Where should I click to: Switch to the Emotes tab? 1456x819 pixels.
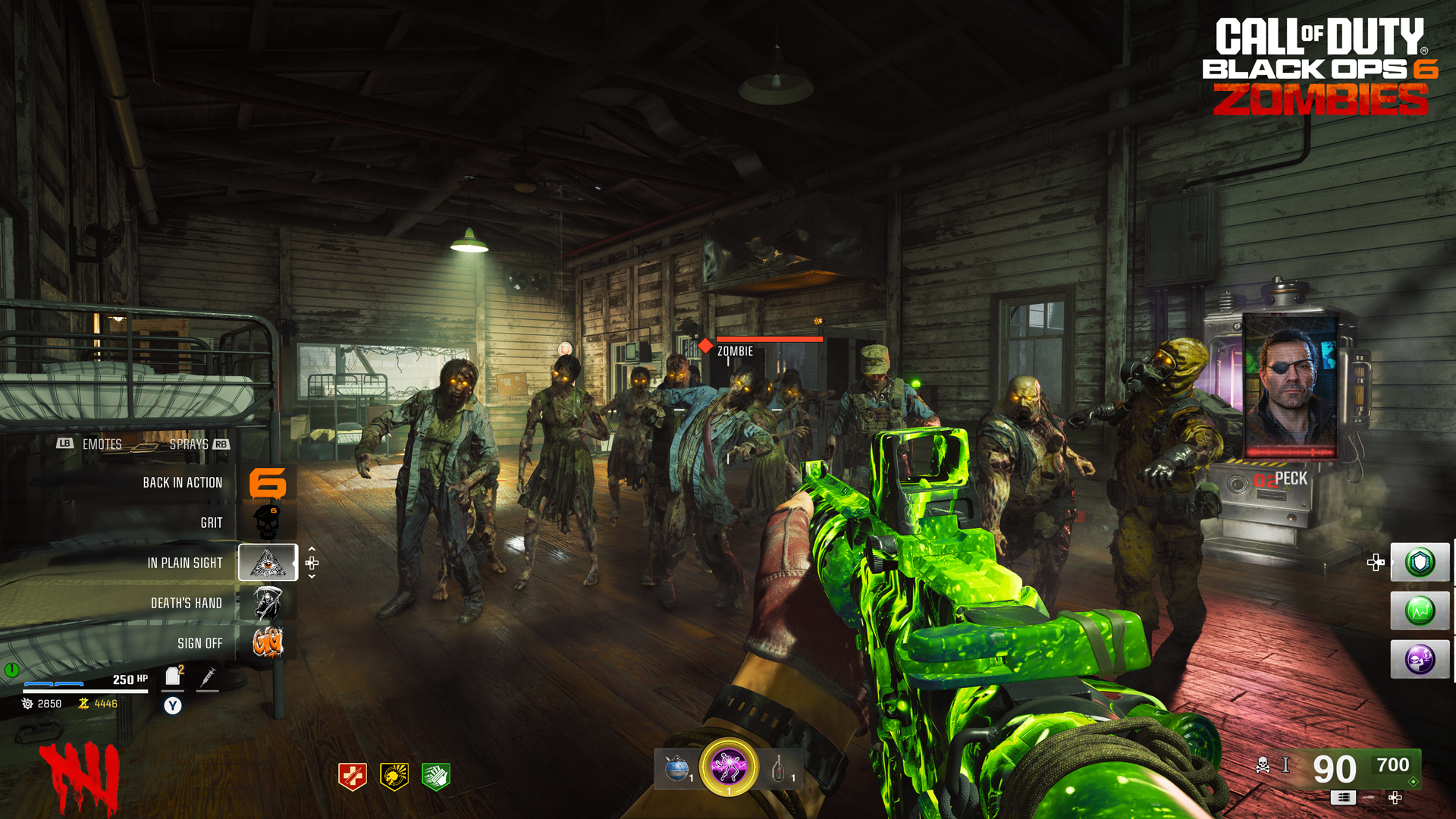point(102,444)
